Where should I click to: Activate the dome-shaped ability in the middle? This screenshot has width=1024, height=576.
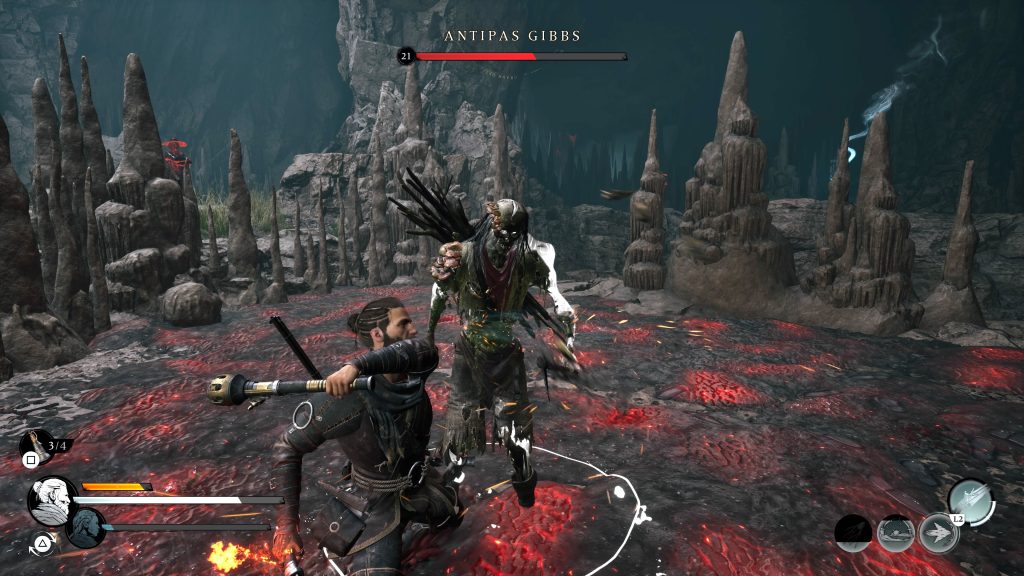click(895, 532)
